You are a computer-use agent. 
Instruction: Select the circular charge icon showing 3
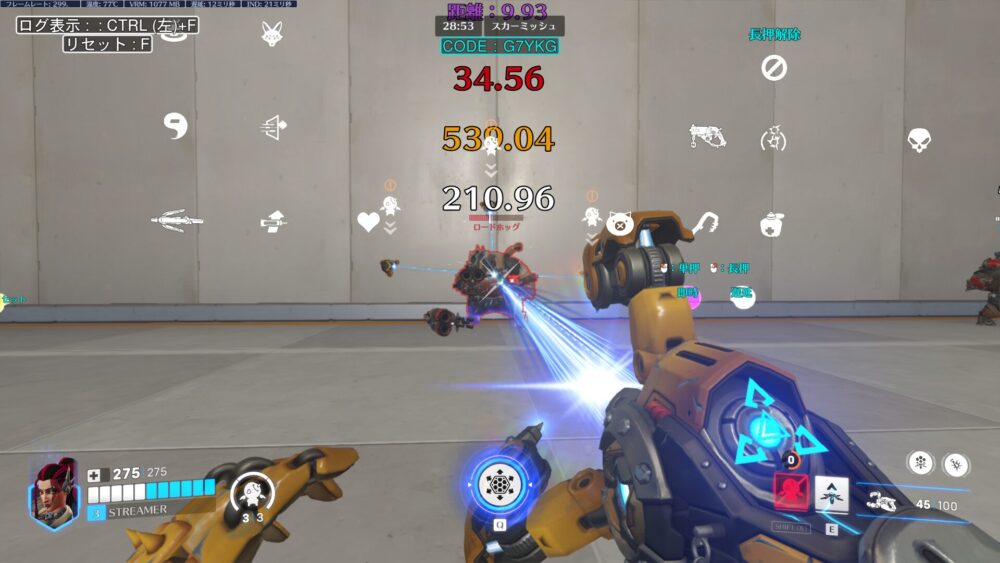tap(252, 492)
